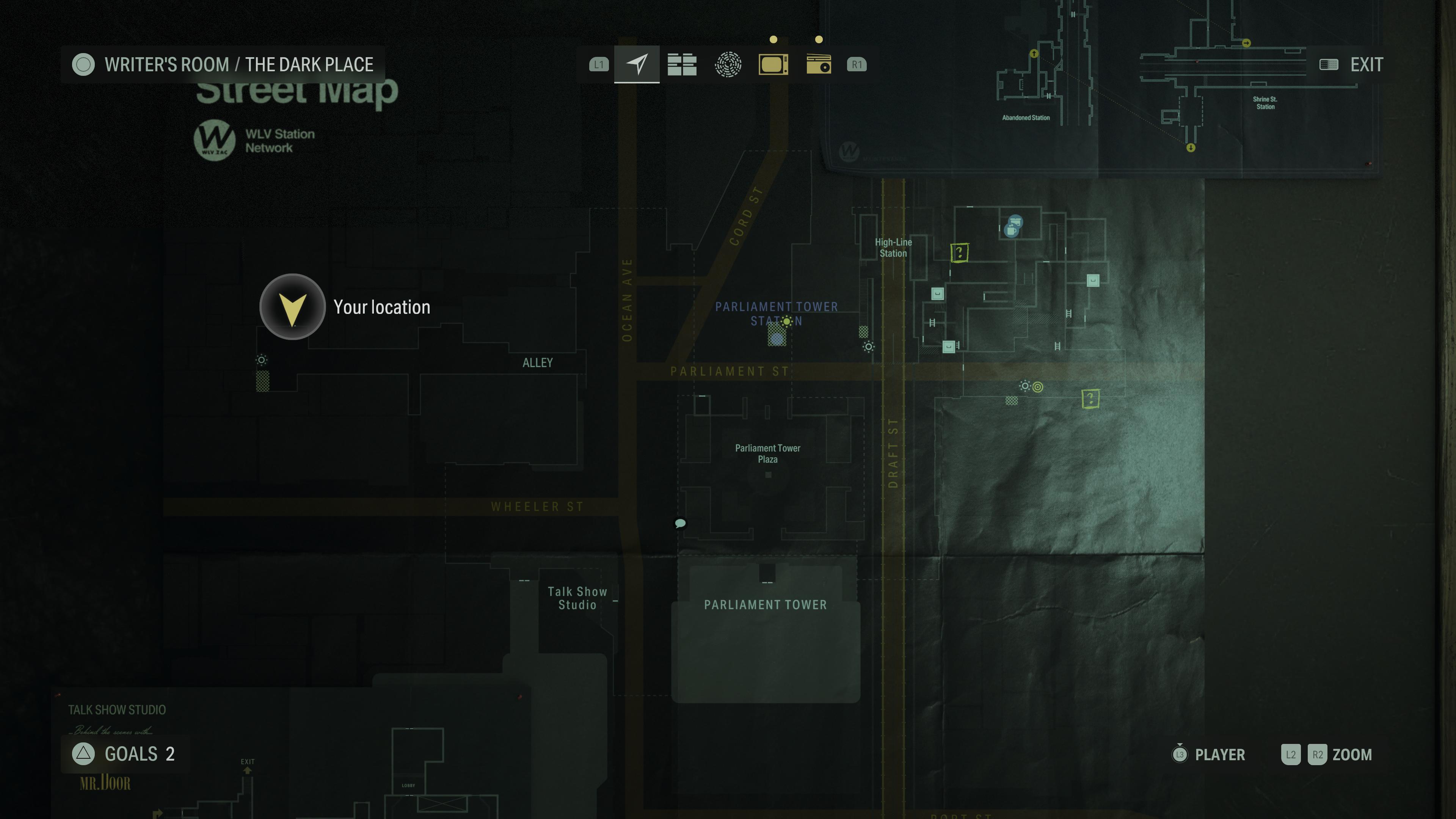Select the Your location player marker
This screenshot has height=819, width=1456.
click(x=292, y=307)
